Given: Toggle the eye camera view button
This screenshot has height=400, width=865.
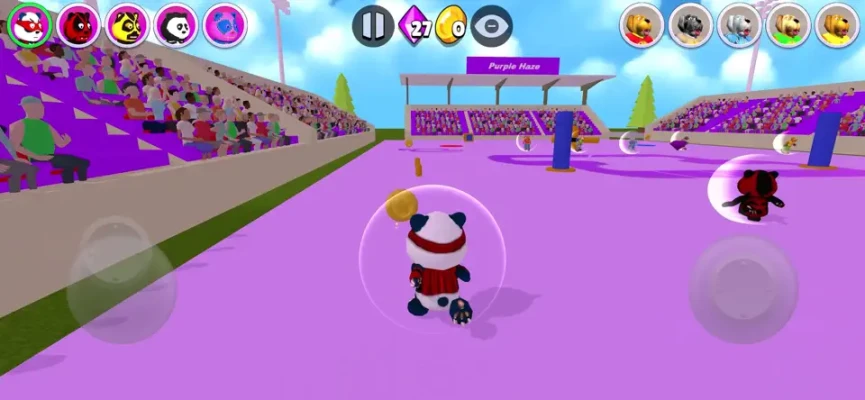Looking at the screenshot, I should point(491,26).
